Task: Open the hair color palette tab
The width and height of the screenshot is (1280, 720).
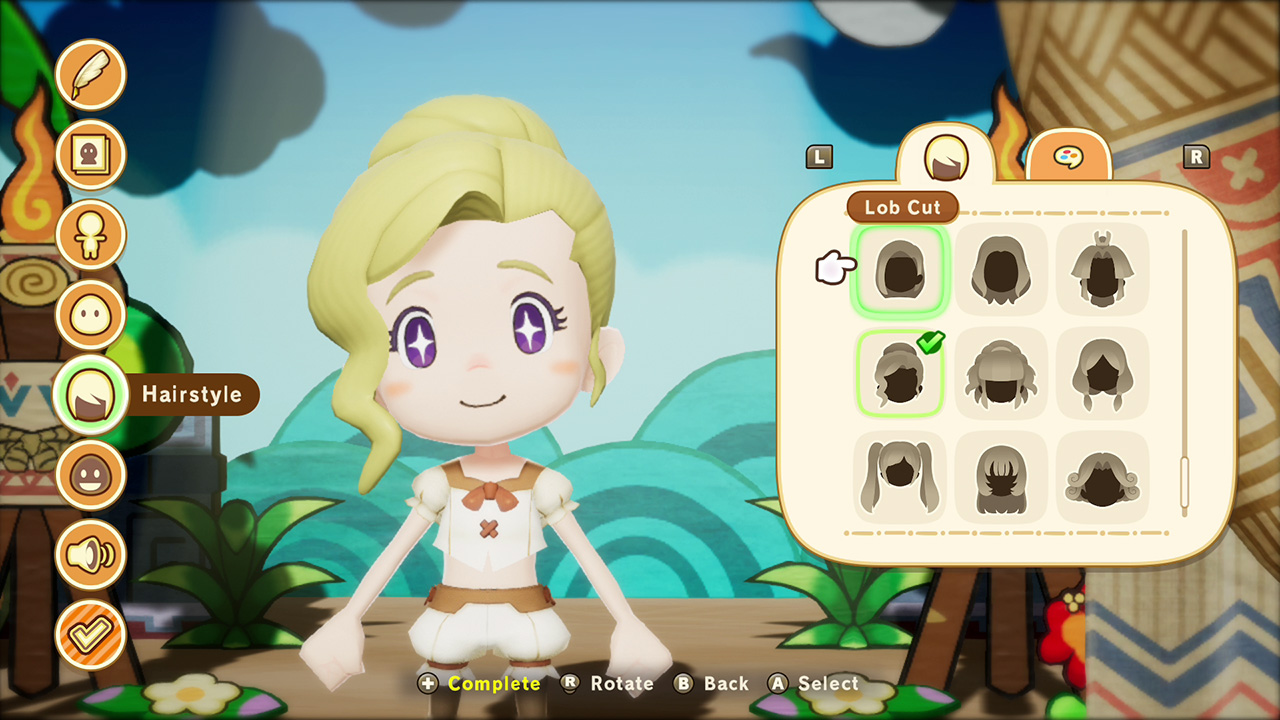Action: point(1070,158)
